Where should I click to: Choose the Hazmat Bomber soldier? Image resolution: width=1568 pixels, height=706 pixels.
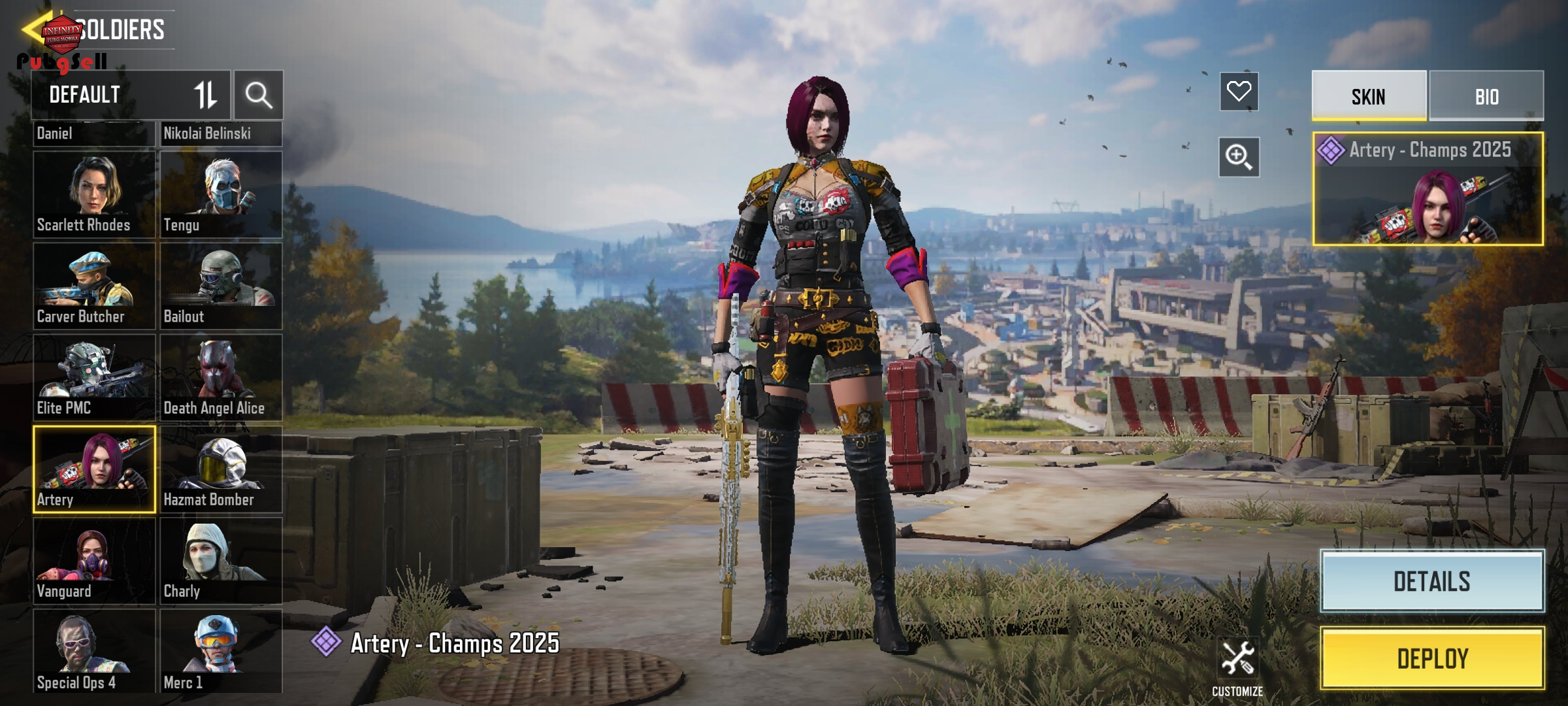221,469
